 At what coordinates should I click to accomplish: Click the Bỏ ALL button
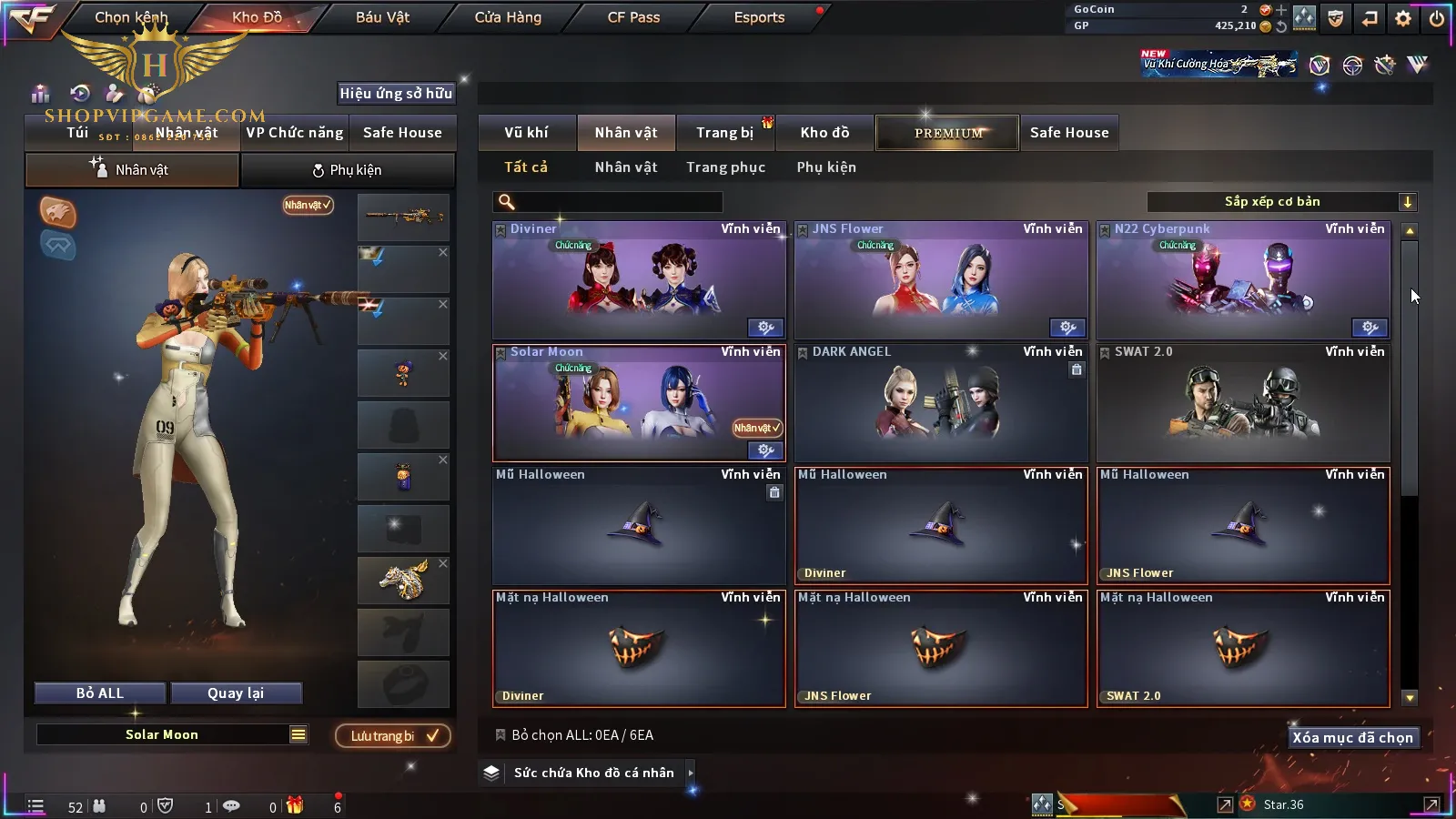tap(100, 693)
